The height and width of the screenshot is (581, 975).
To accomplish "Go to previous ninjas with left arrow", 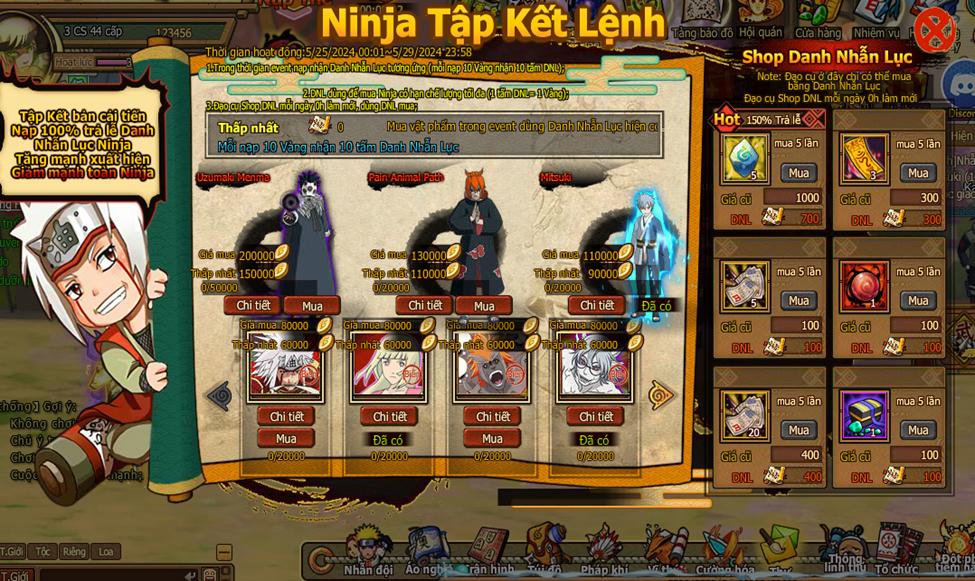I will click(x=220, y=395).
